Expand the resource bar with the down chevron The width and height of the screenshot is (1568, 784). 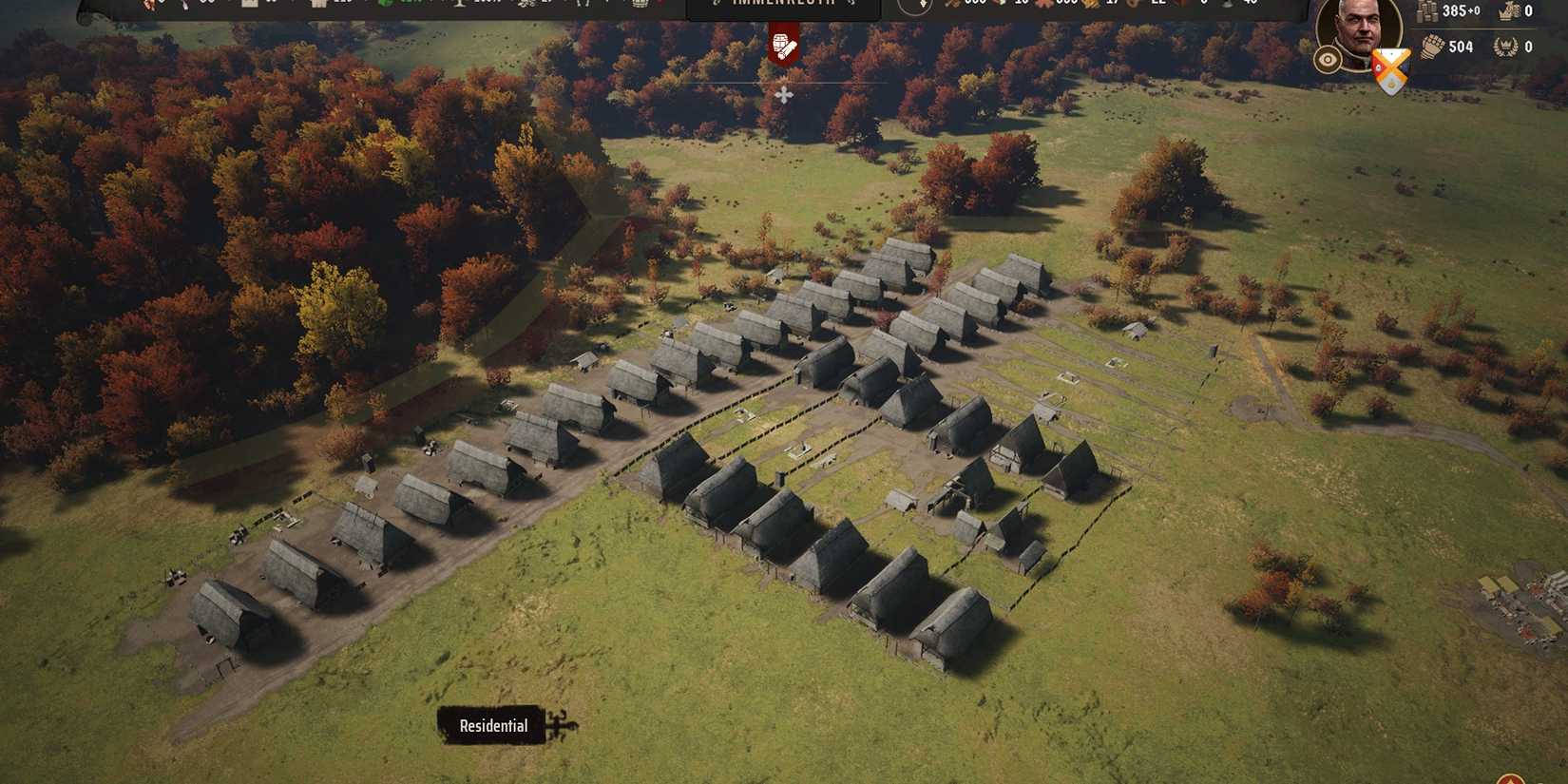coord(923,5)
